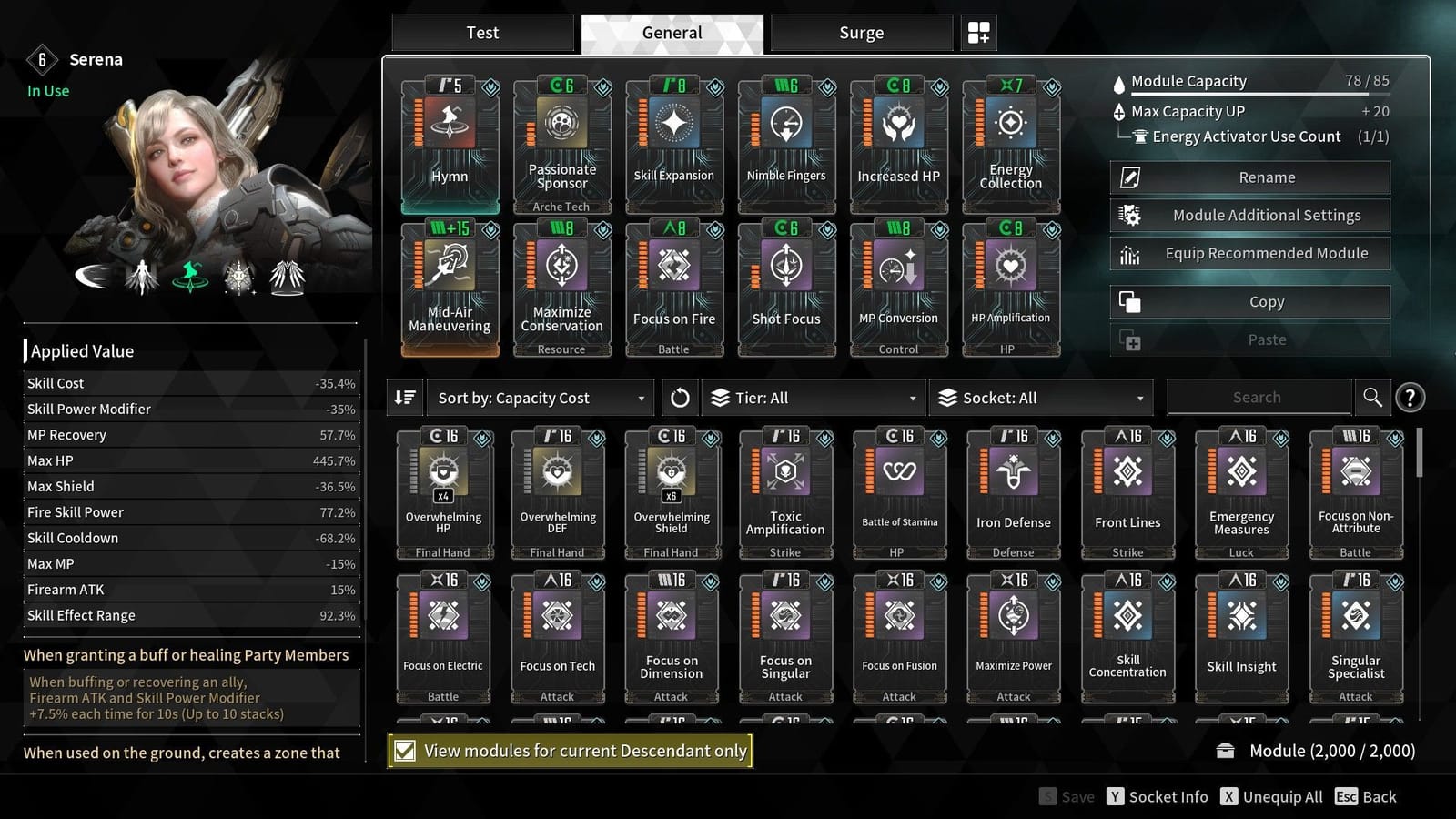Switch to the Surge tab

pos(859,33)
